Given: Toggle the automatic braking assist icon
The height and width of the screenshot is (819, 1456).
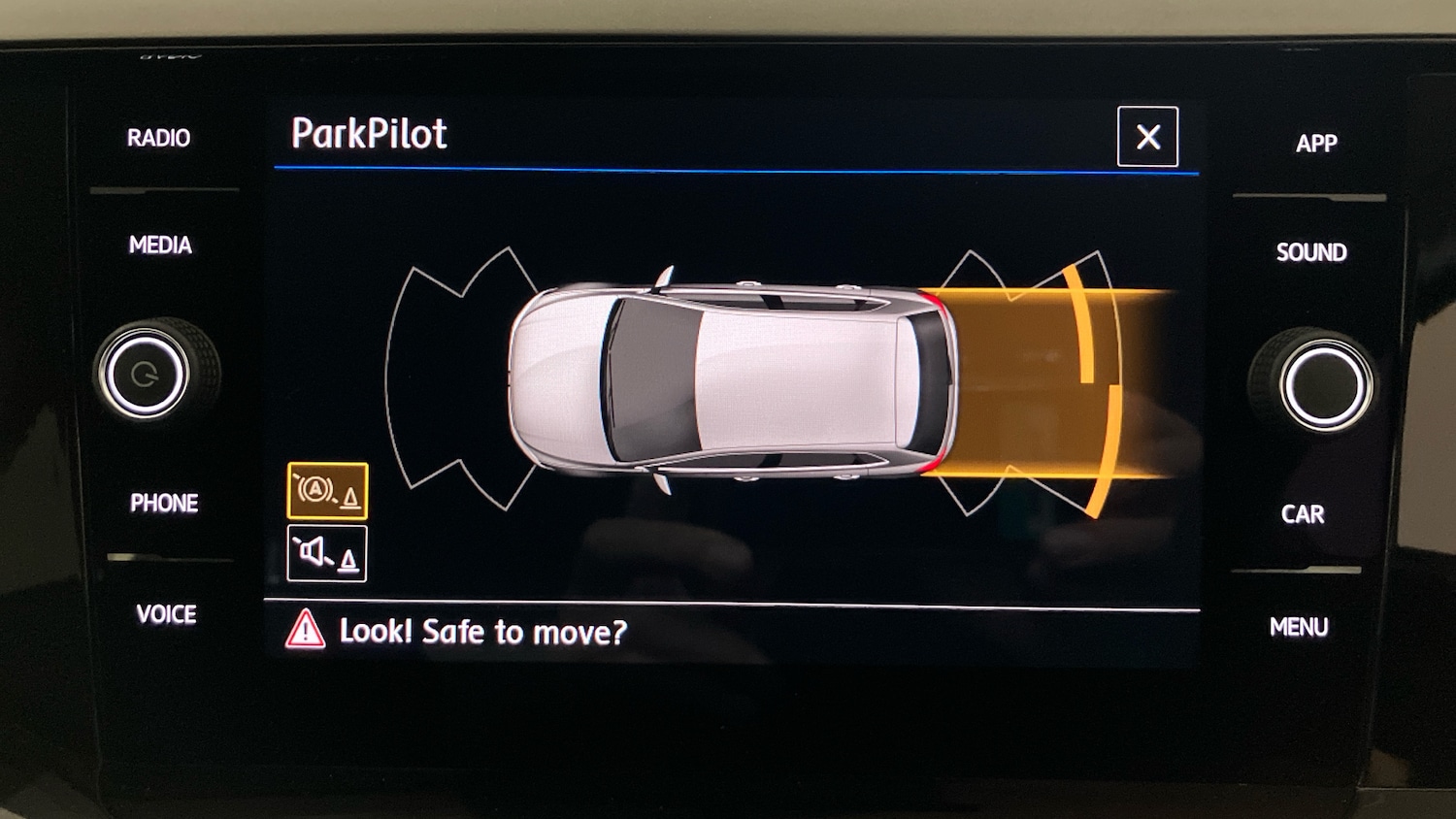Looking at the screenshot, I should tap(327, 491).
